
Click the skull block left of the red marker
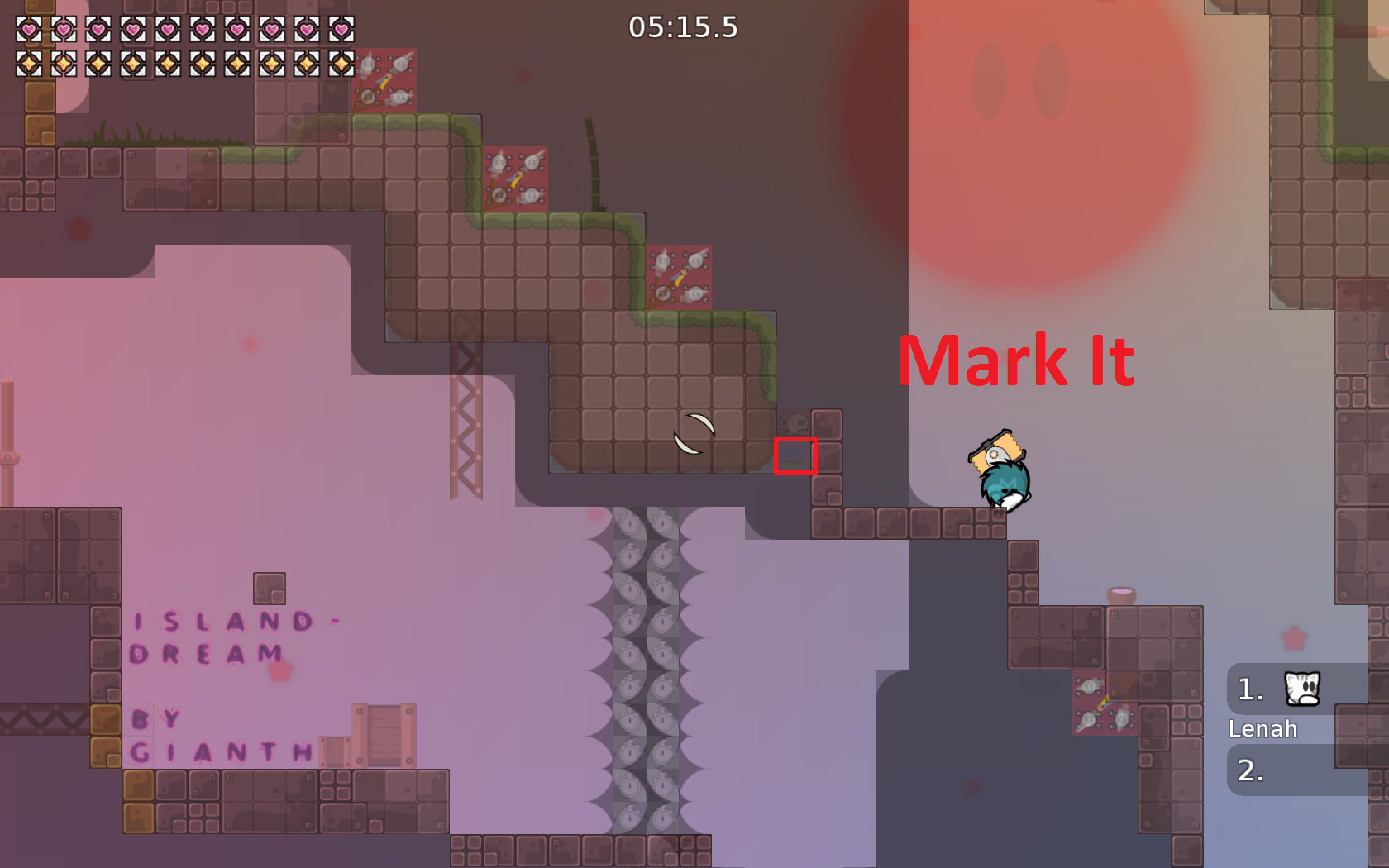[x=794, y=424]
